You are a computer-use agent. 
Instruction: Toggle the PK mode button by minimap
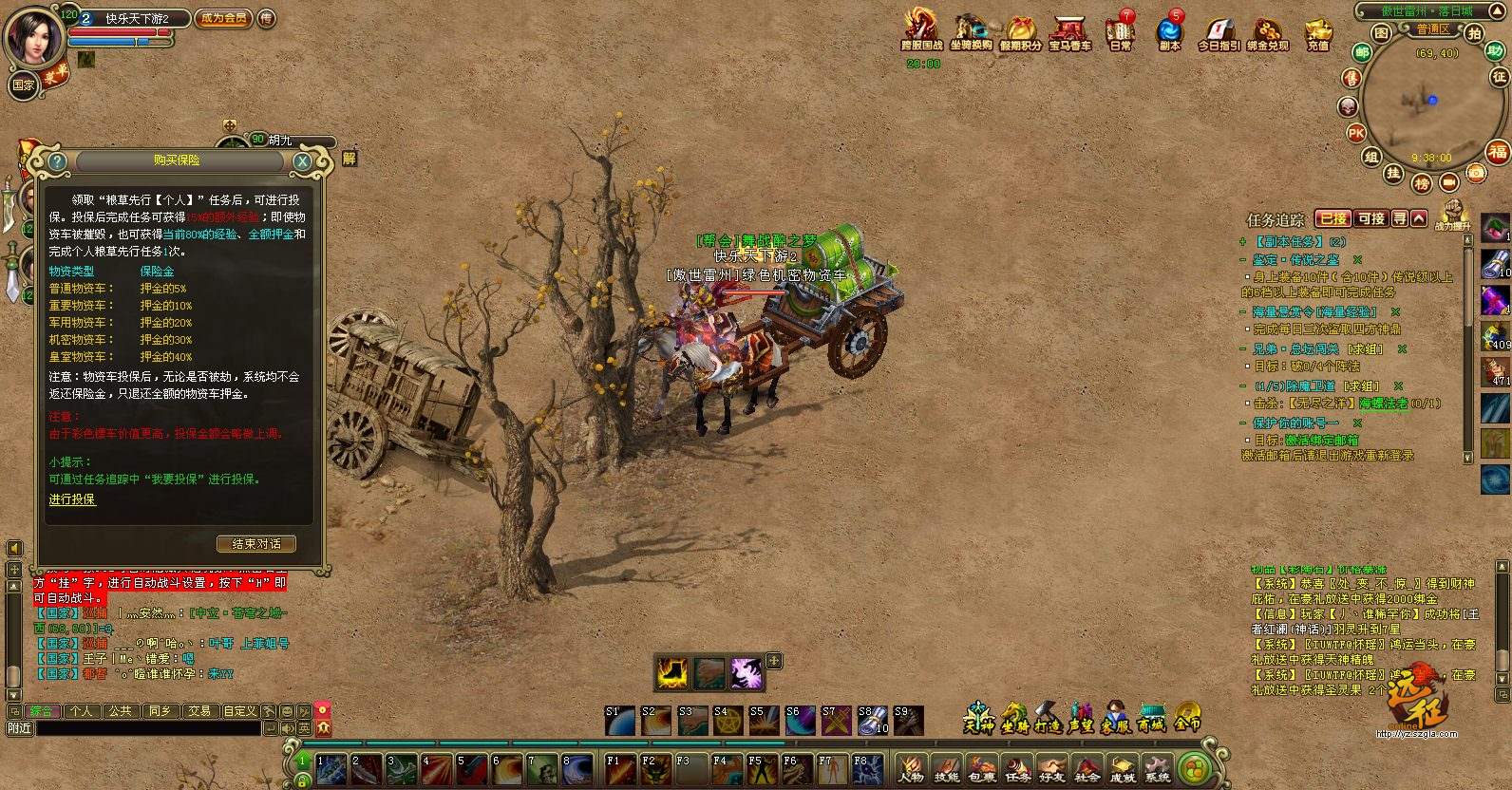[x=1356, y=134]
